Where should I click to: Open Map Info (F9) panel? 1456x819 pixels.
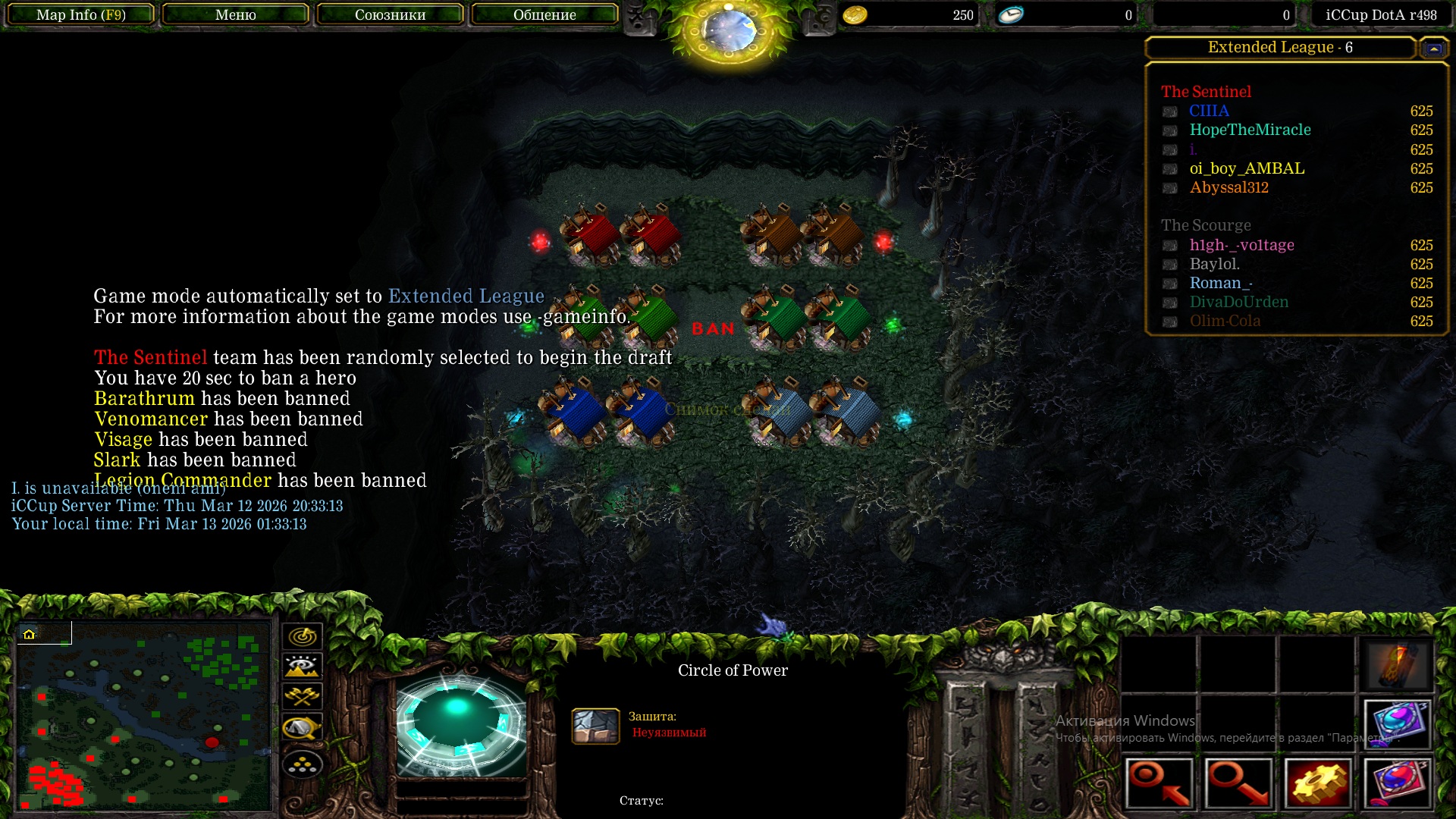(81, 14)
